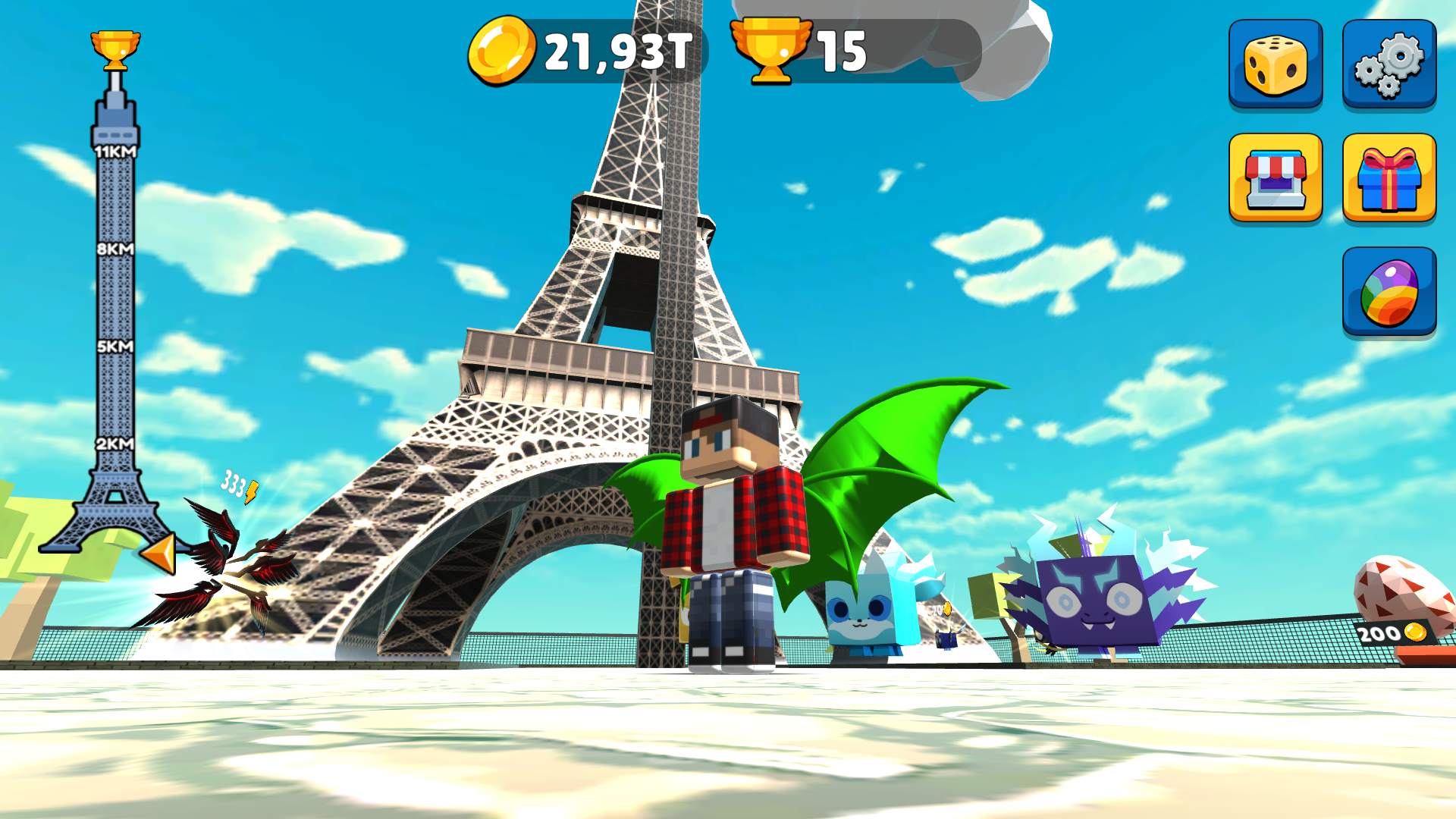Select the 2KM milestone label

[115, 441]
